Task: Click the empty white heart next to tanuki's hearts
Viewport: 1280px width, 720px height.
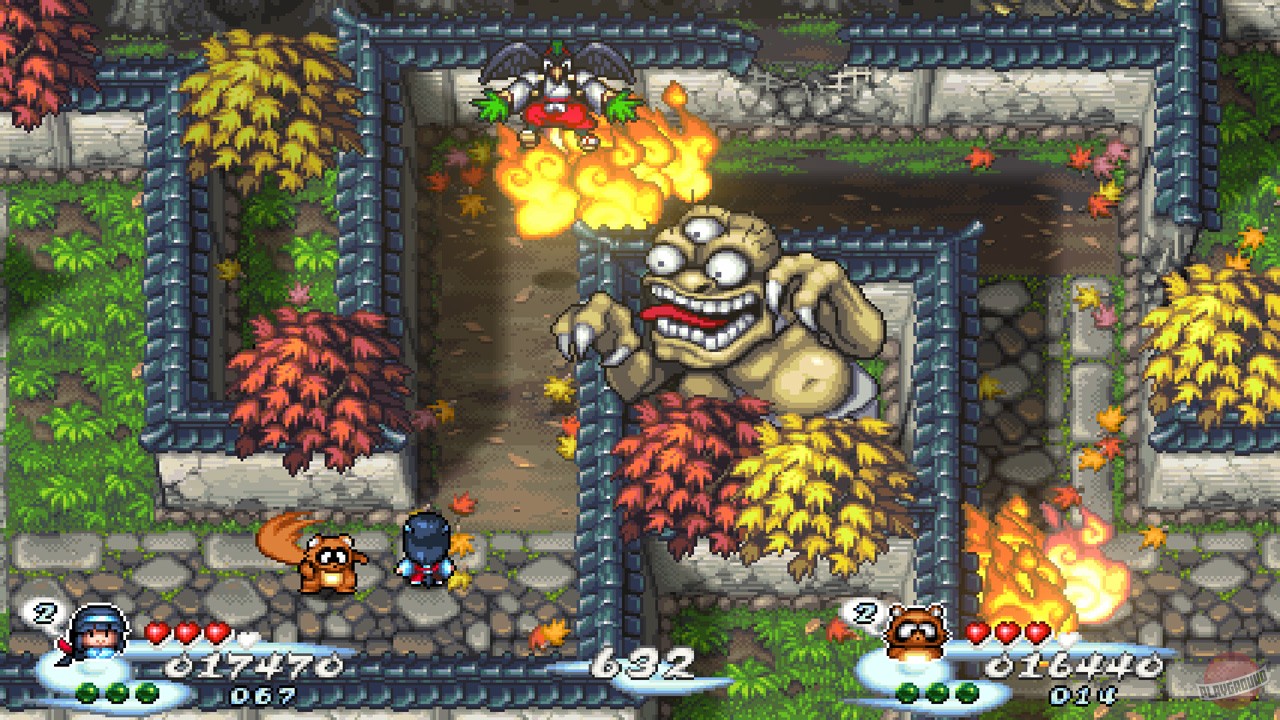Action: [x=1069, y=639]
